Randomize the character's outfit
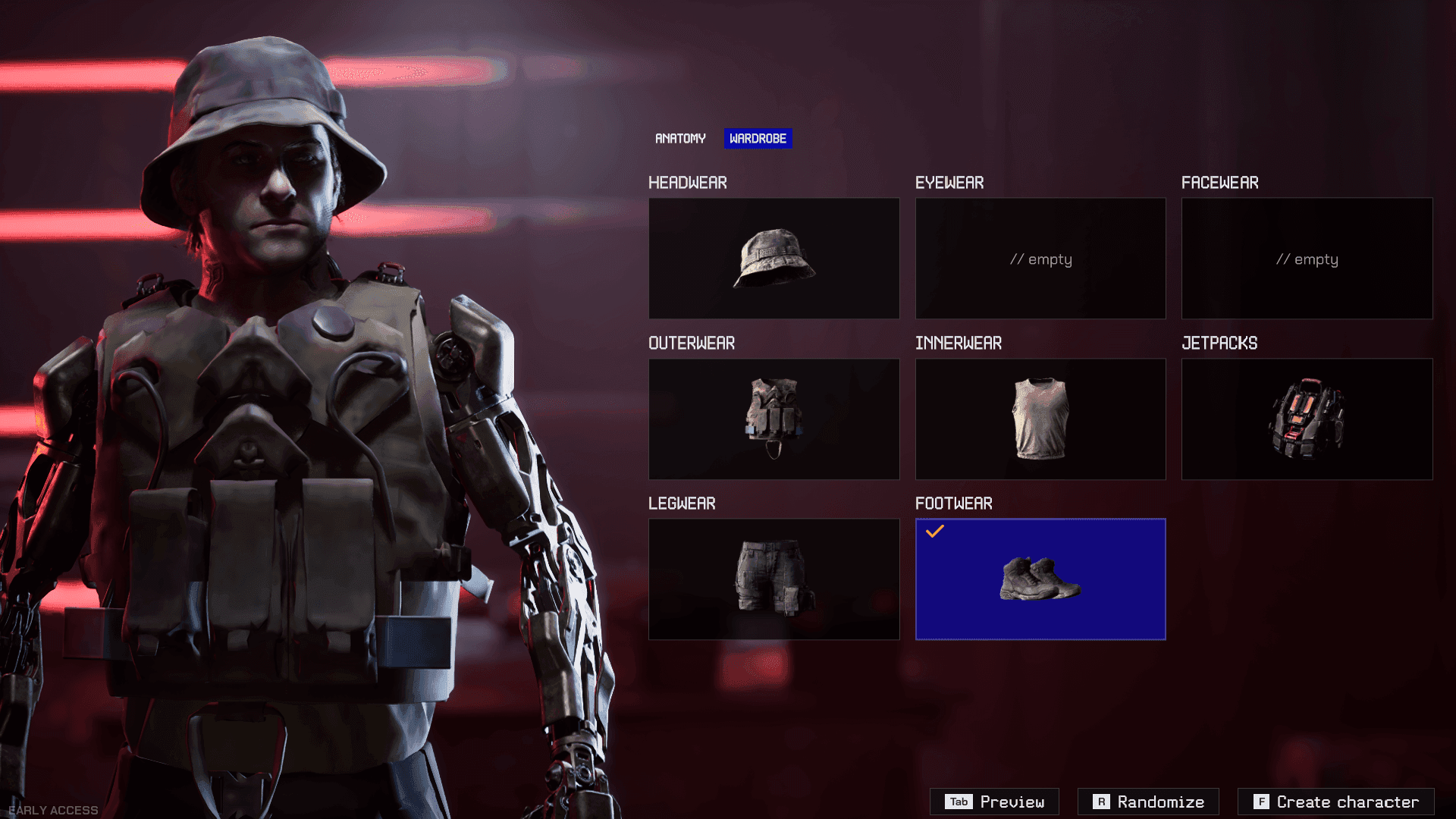This screenshot has height=819, width=1456. tap(1148, 802)
